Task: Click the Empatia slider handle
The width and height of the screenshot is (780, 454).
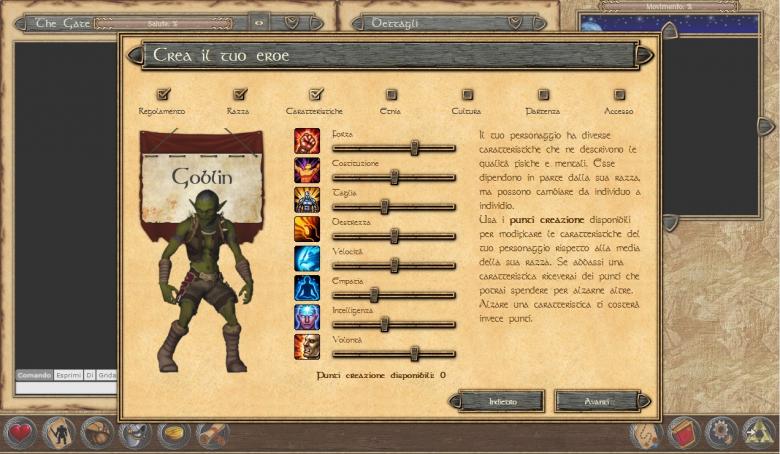Action: (x=374, y=295)
